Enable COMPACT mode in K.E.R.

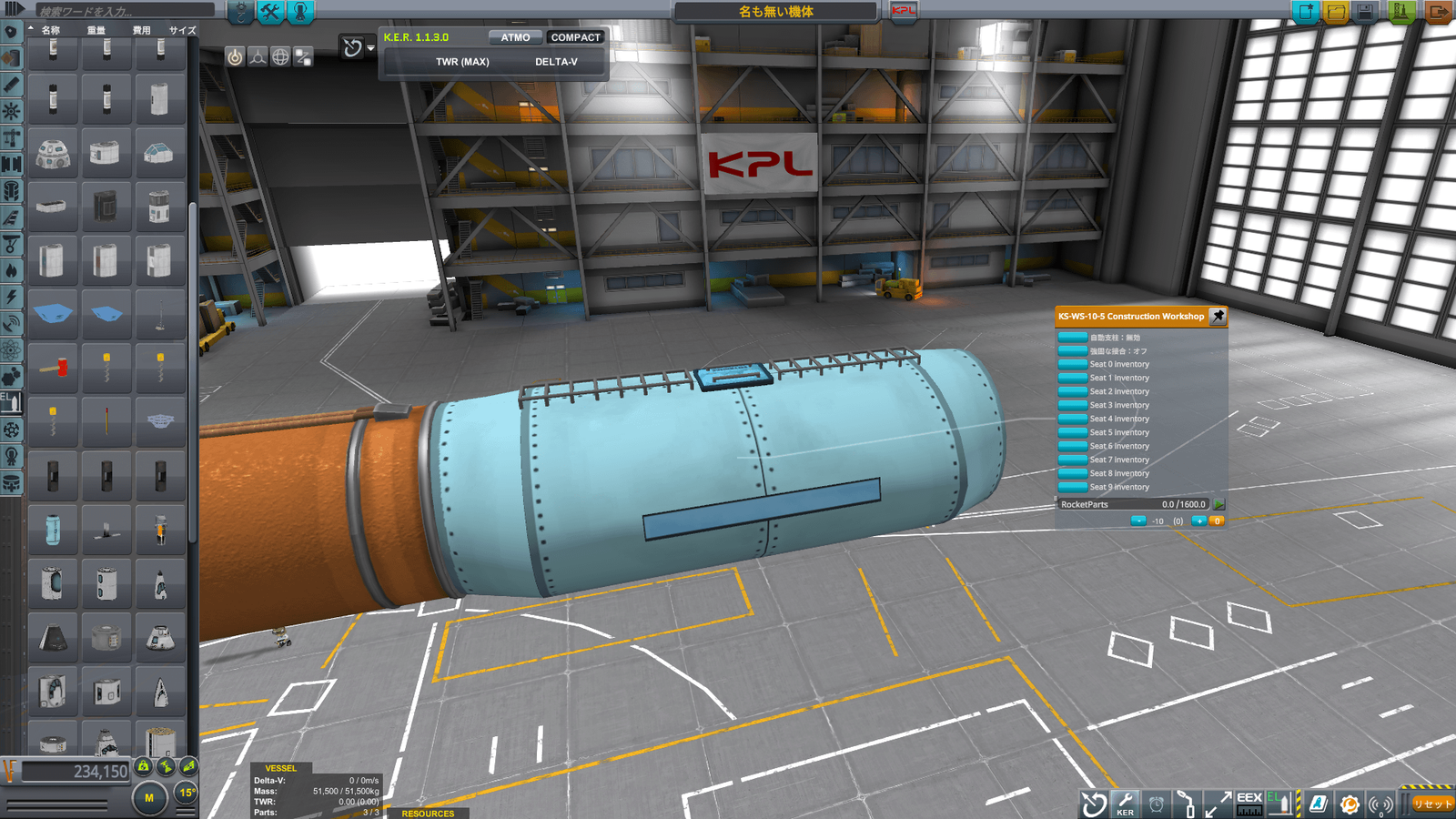click(x=576, y=36)
